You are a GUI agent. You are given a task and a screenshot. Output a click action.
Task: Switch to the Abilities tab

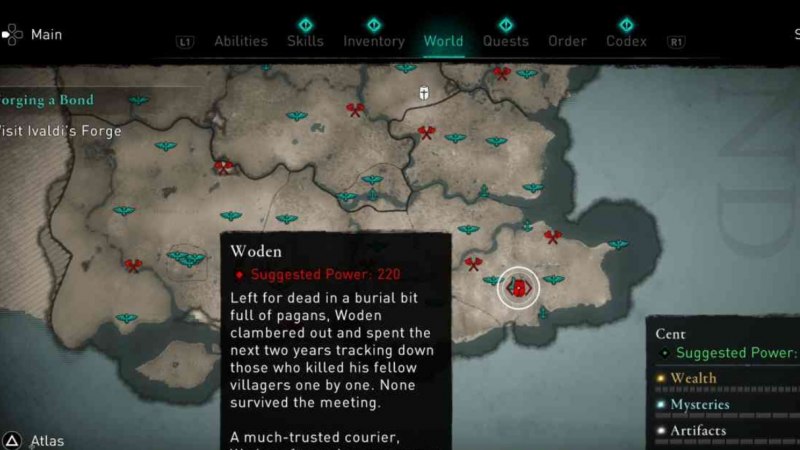point(240,41)
